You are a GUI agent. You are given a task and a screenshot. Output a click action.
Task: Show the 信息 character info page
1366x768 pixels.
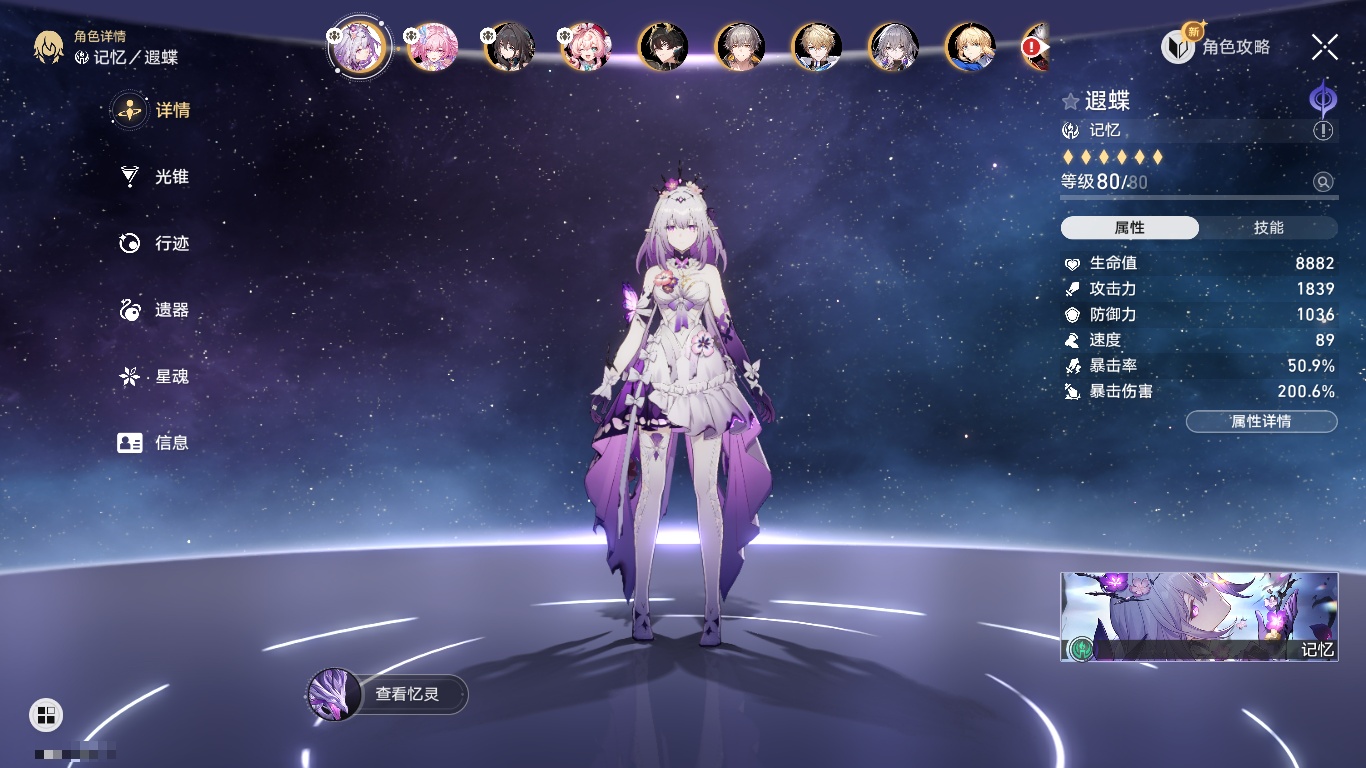[x=155, y=443]
